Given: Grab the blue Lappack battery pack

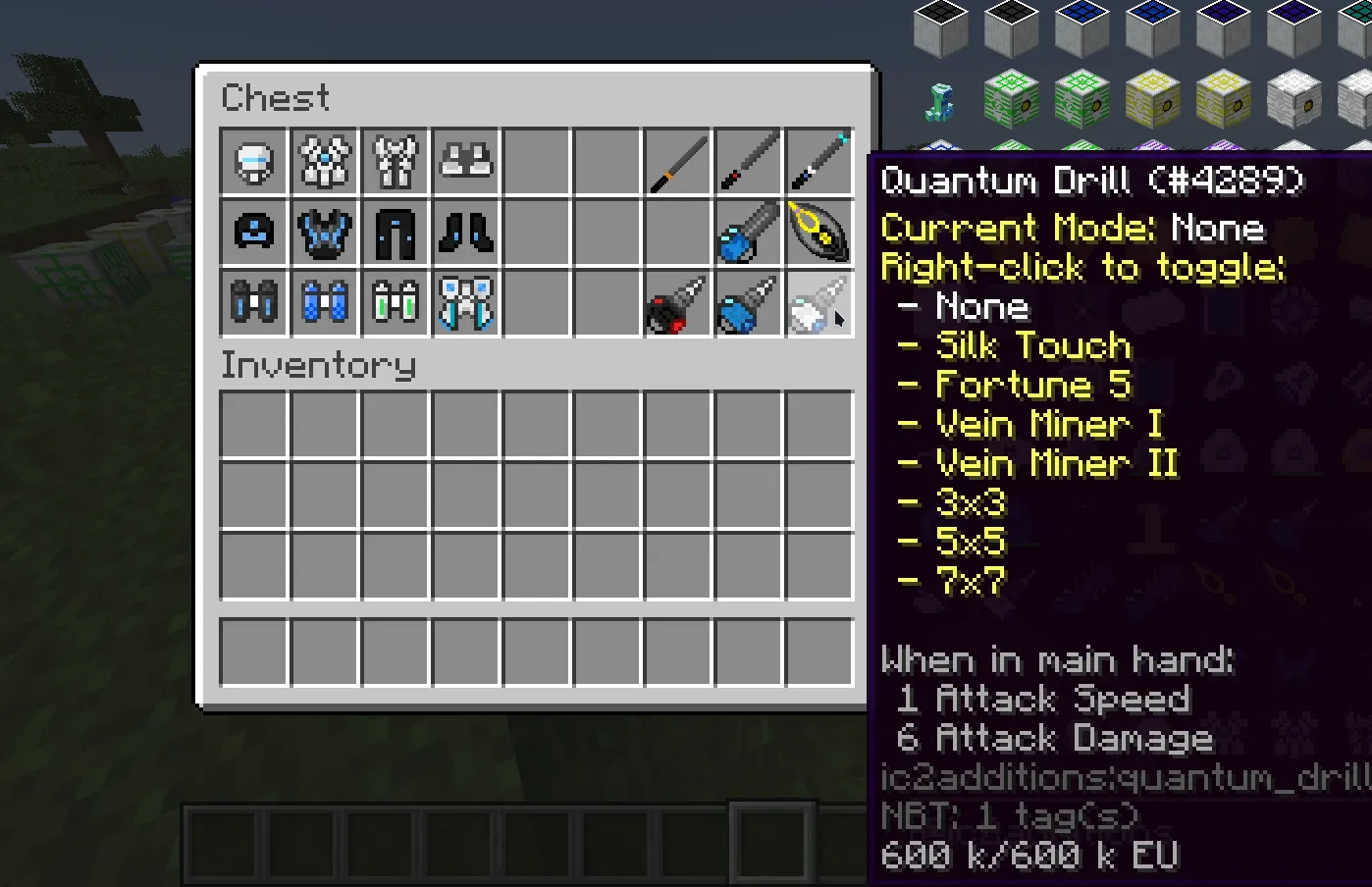Looking at the screenshot, I should click(325, 303).
